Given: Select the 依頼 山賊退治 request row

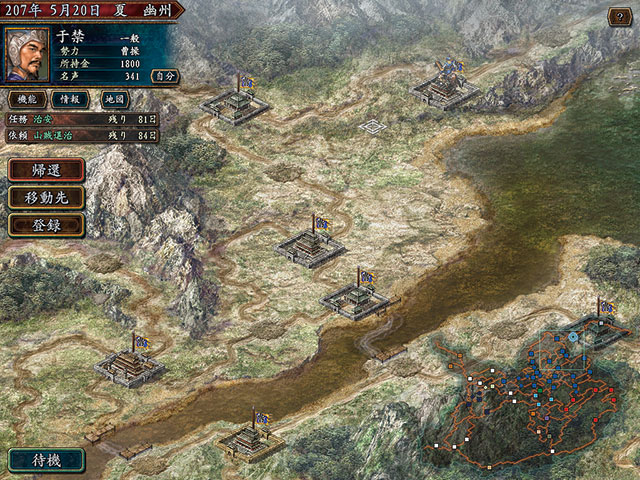Looking at the screenshot, I should (82, 135).
